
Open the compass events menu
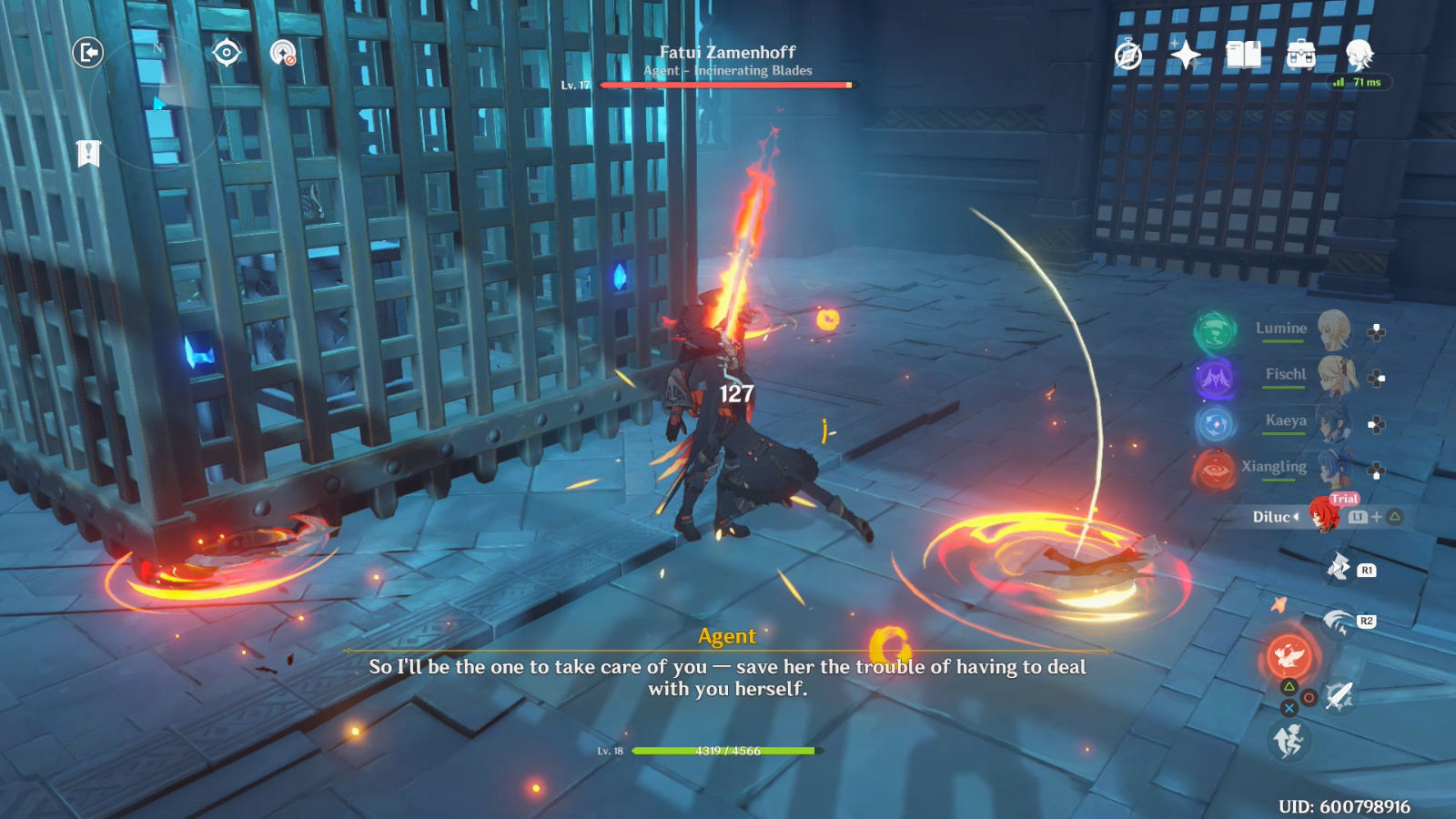[x=1128, y=56]
